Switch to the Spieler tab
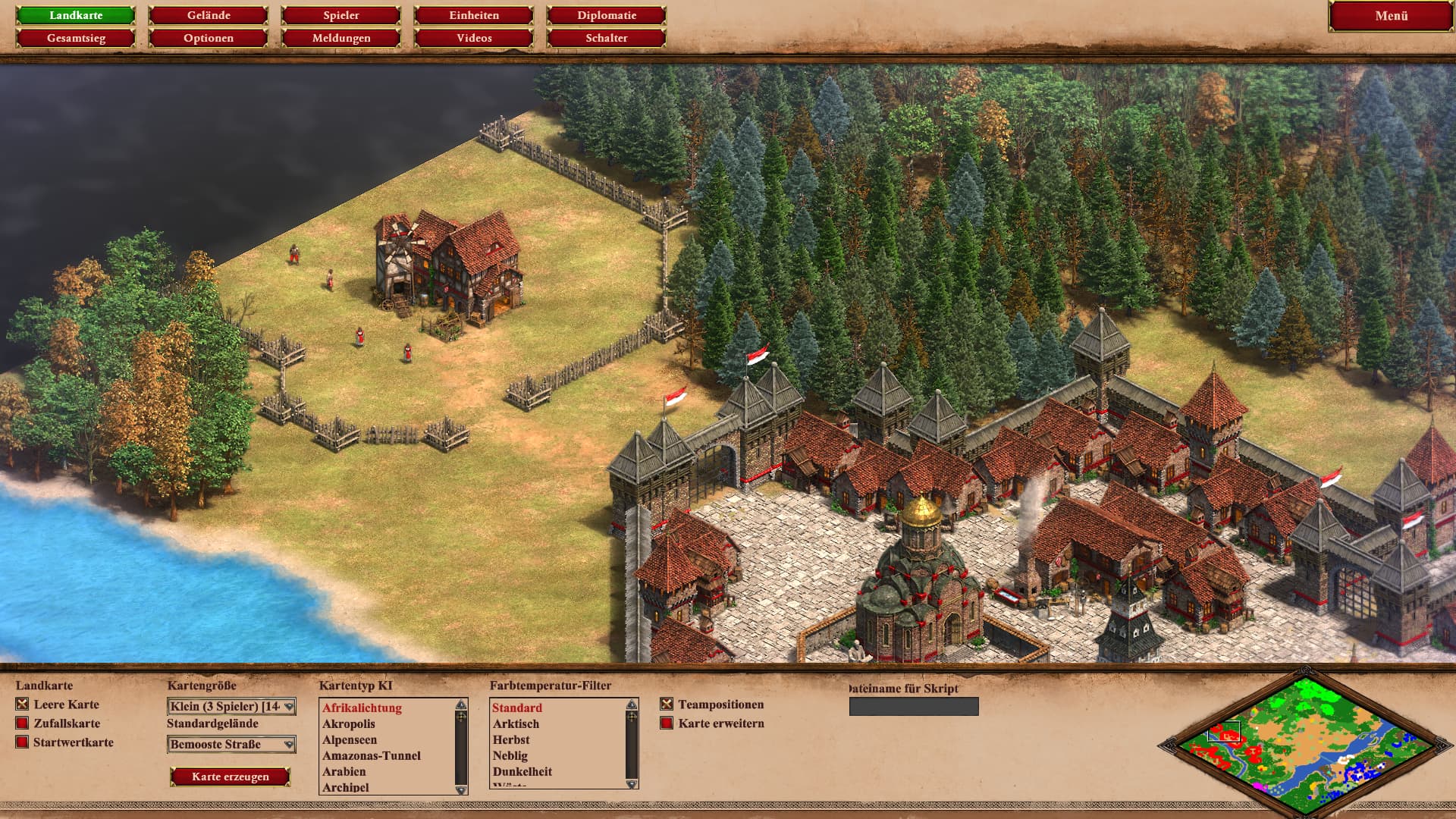 tap(341, 15)
